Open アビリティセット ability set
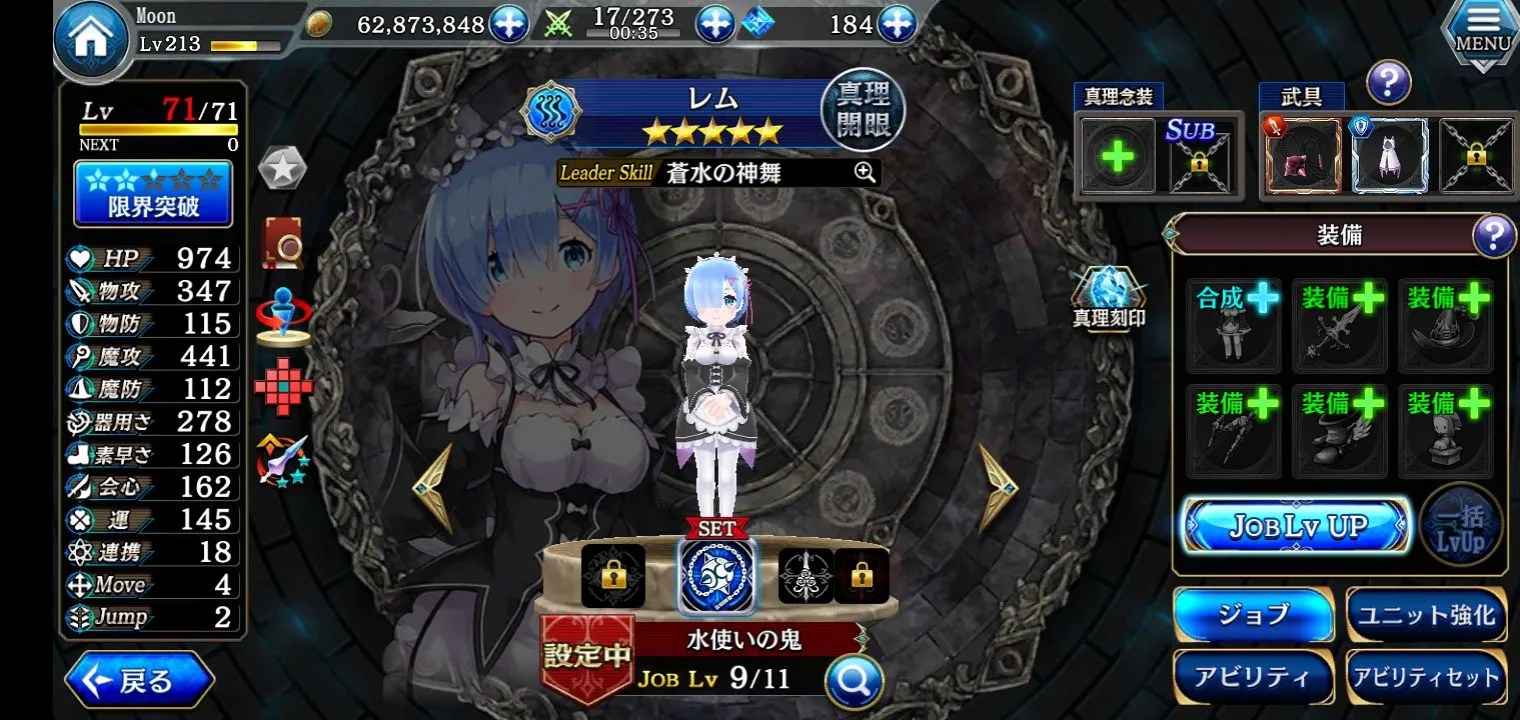Screen dimensions: 1520x720 [x=1425, y=677]
